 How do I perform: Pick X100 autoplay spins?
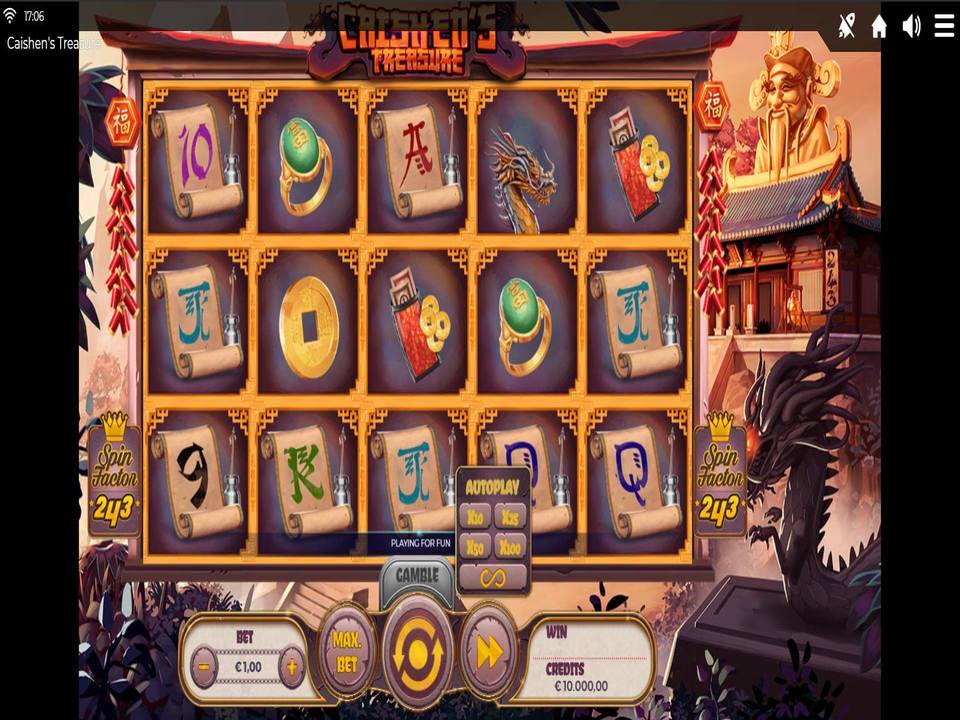tap(510, 546)
